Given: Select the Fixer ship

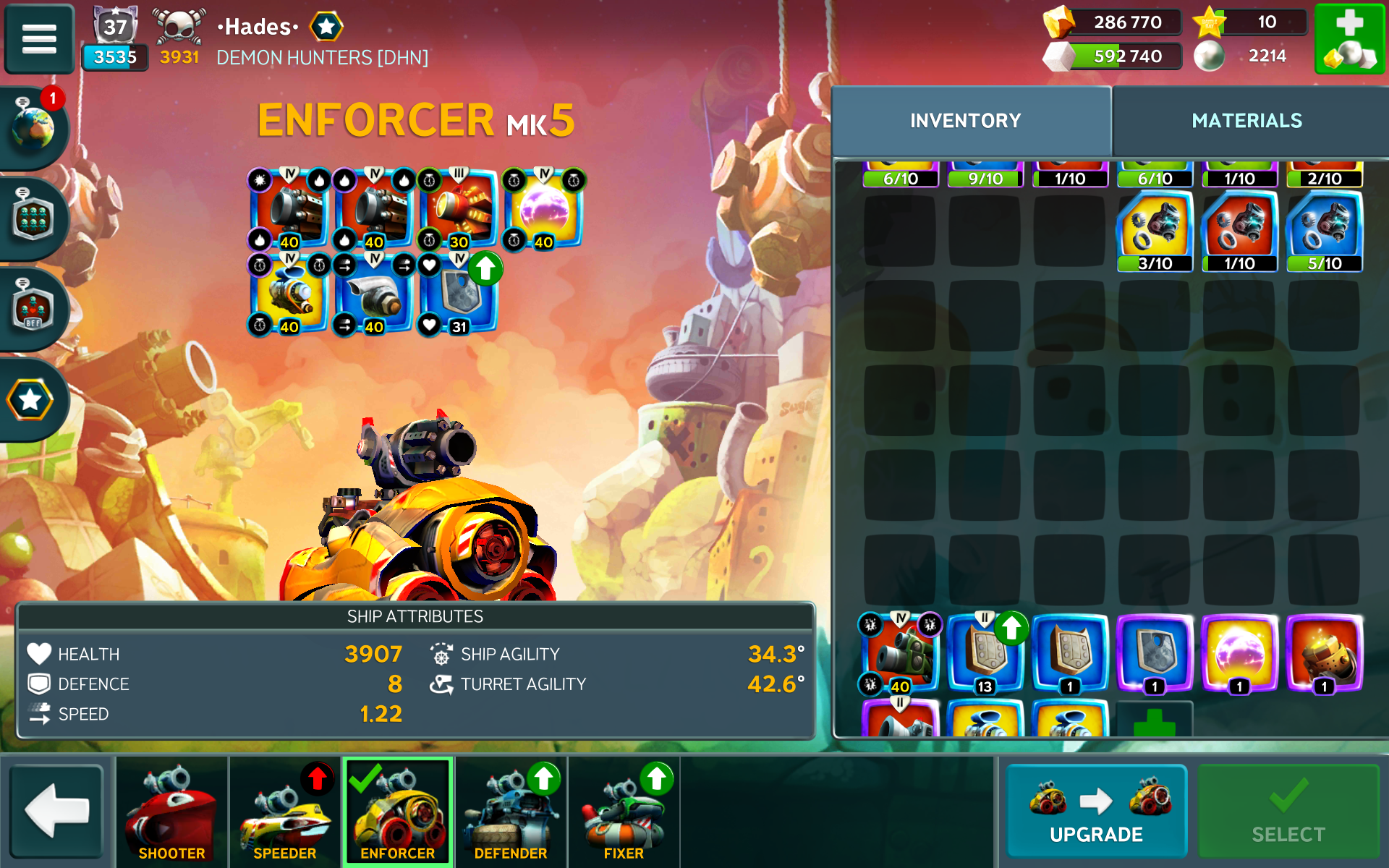Looking at the screenshot, I should (x=624, y=812).
